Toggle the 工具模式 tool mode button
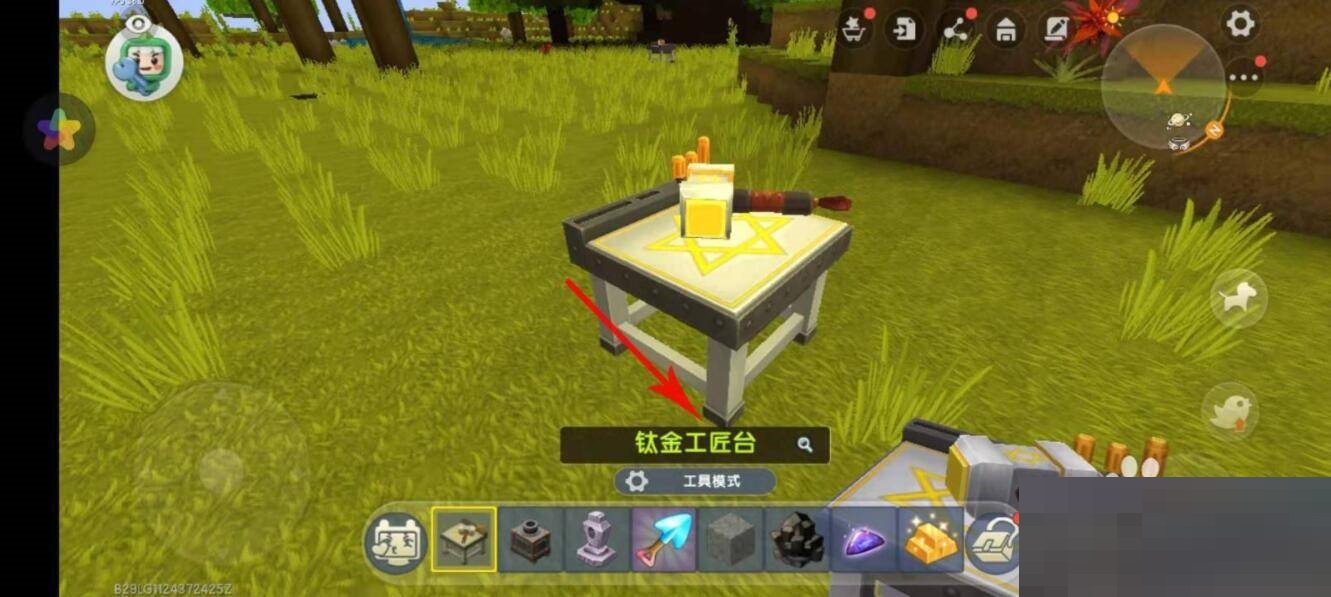The image size is (1331, 597). (695, 481)
